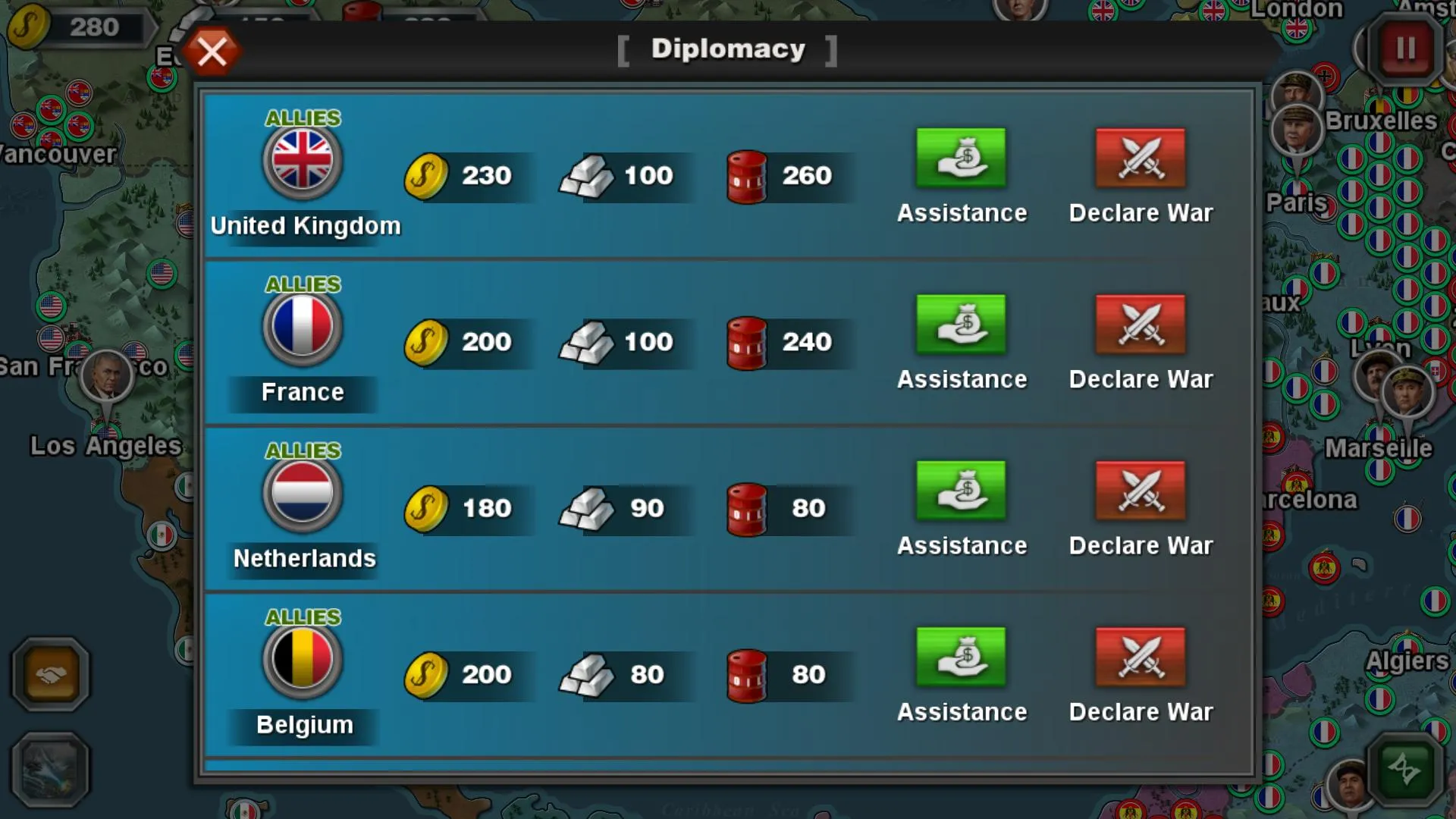Click the gold coin icon in United Kingdom's row

pos(428,176)
